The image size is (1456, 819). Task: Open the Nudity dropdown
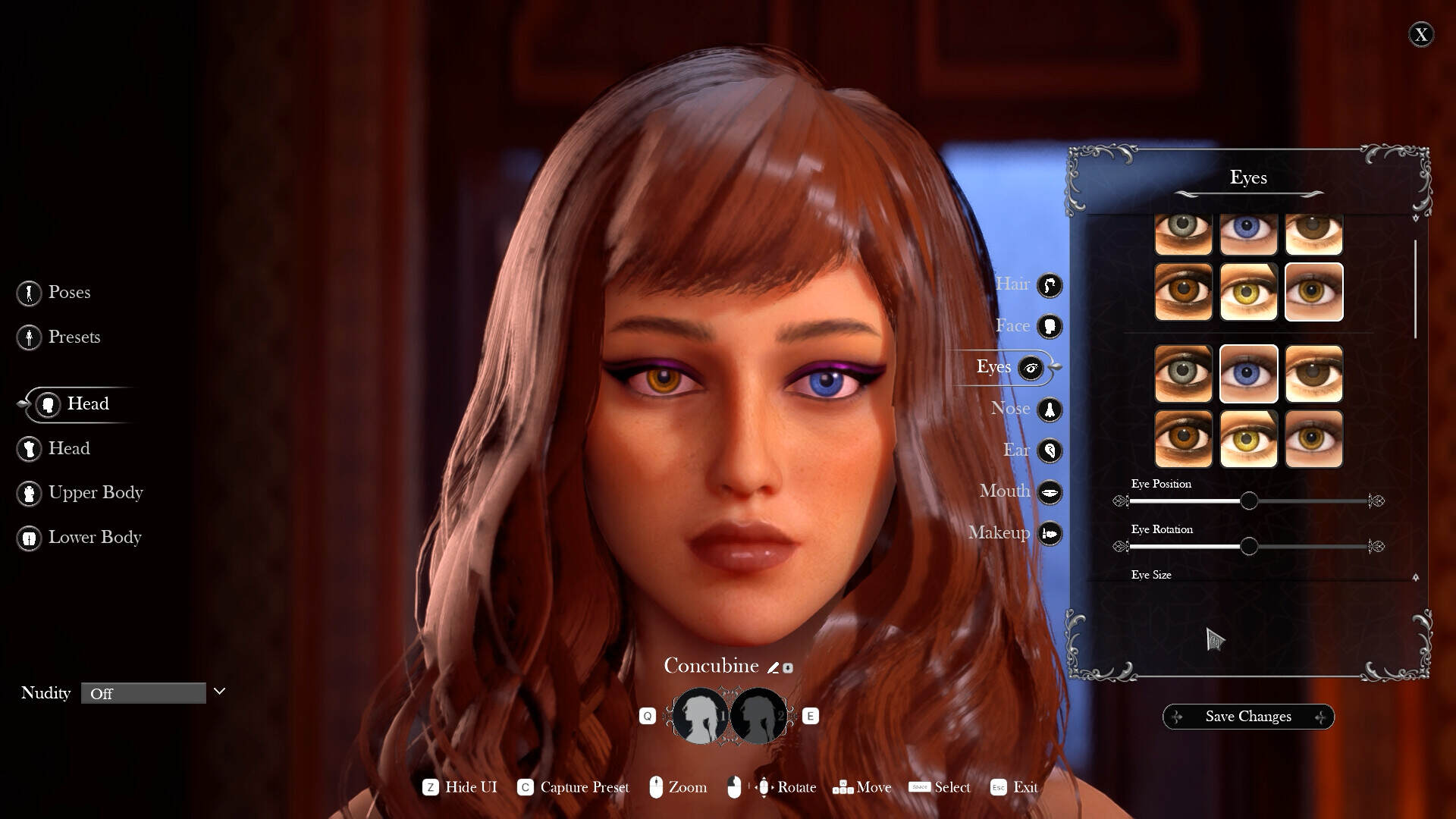(x=144, y=692)
